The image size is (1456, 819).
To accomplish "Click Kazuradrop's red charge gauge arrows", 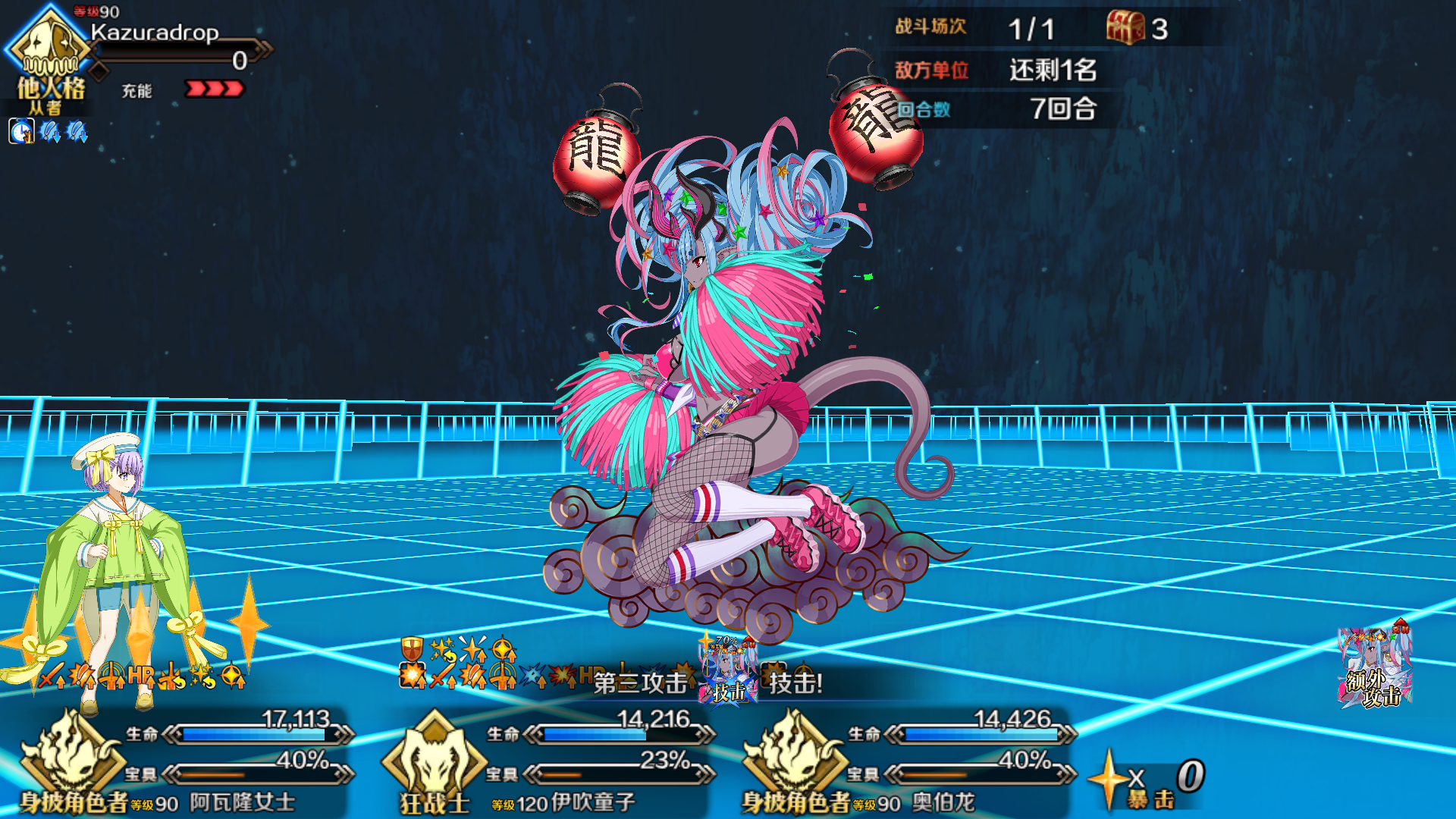I will pos(212,89).
